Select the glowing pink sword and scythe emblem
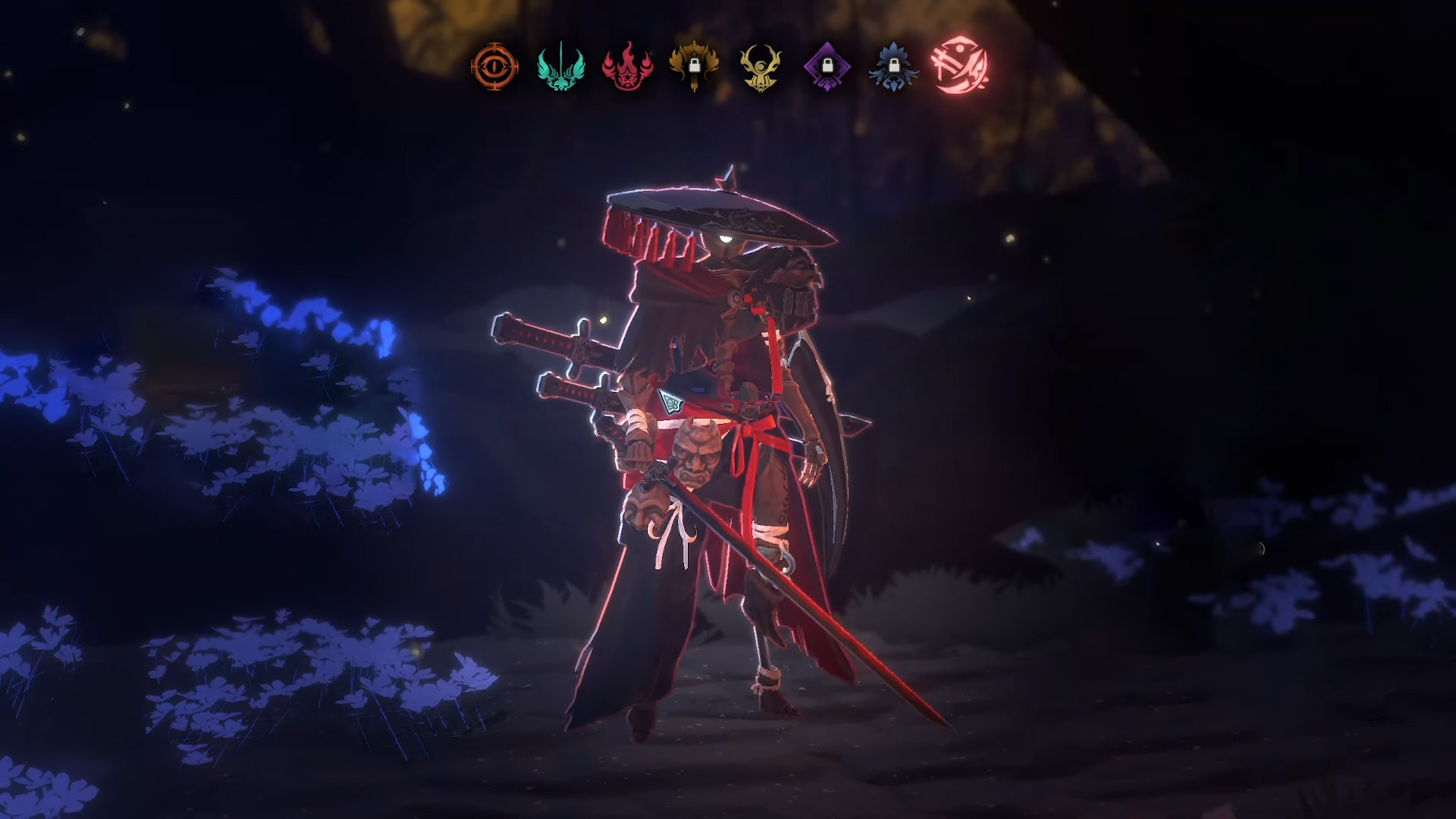Screen dimensions: 1456x819 click(x=959, y=65)
